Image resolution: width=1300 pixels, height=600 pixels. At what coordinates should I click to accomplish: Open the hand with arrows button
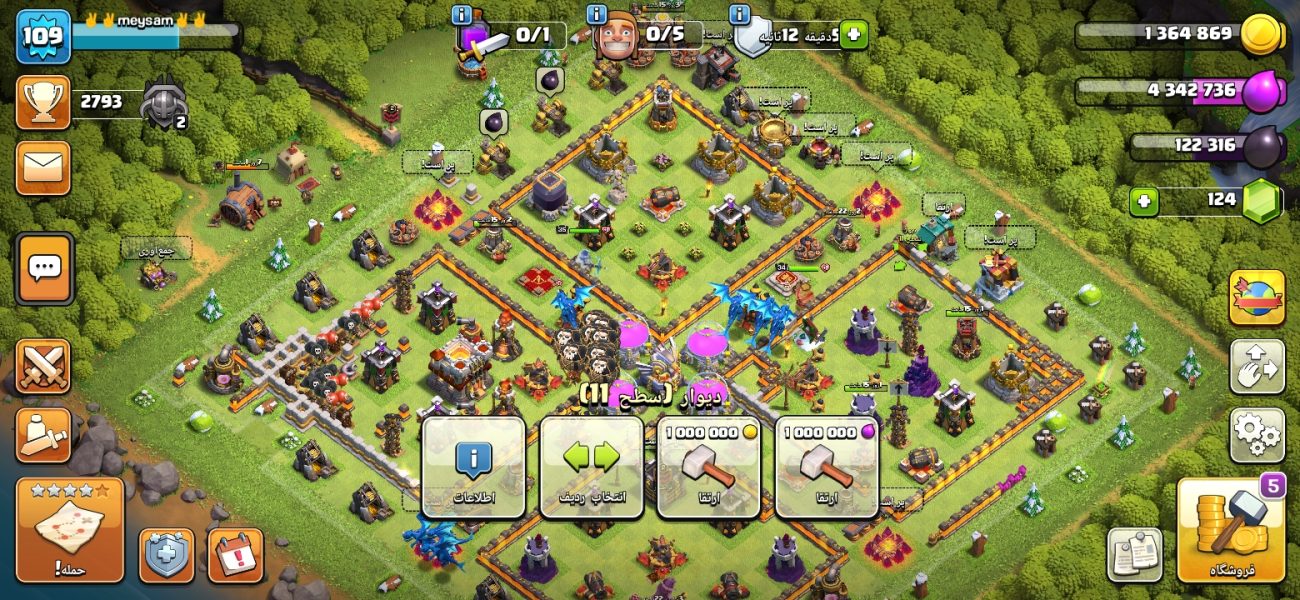tap(1257, 366)
